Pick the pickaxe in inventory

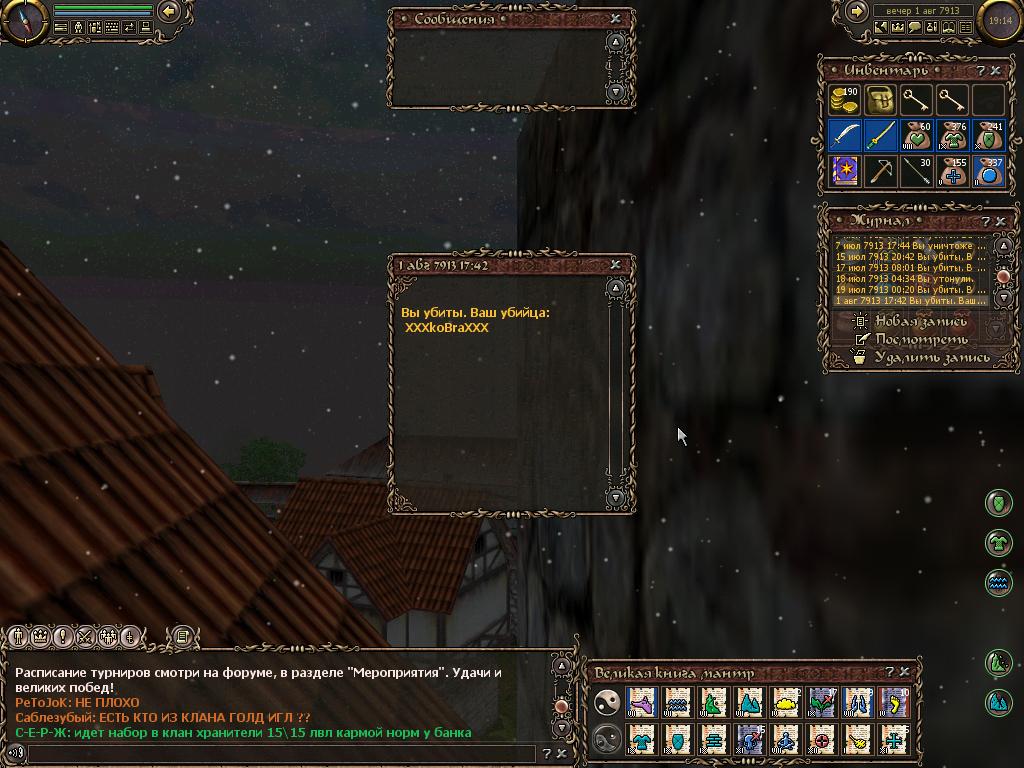[880, 171]
